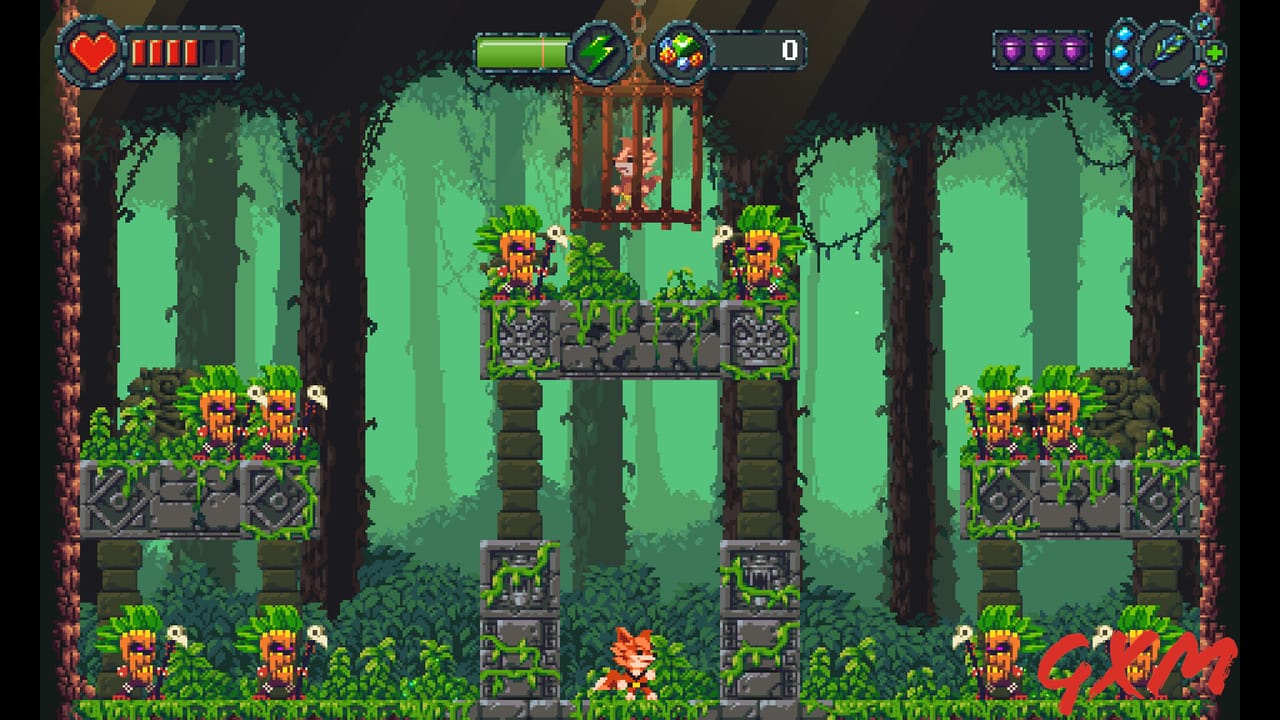Toggle the bottom blue droplet indicator

[1123, 69]
